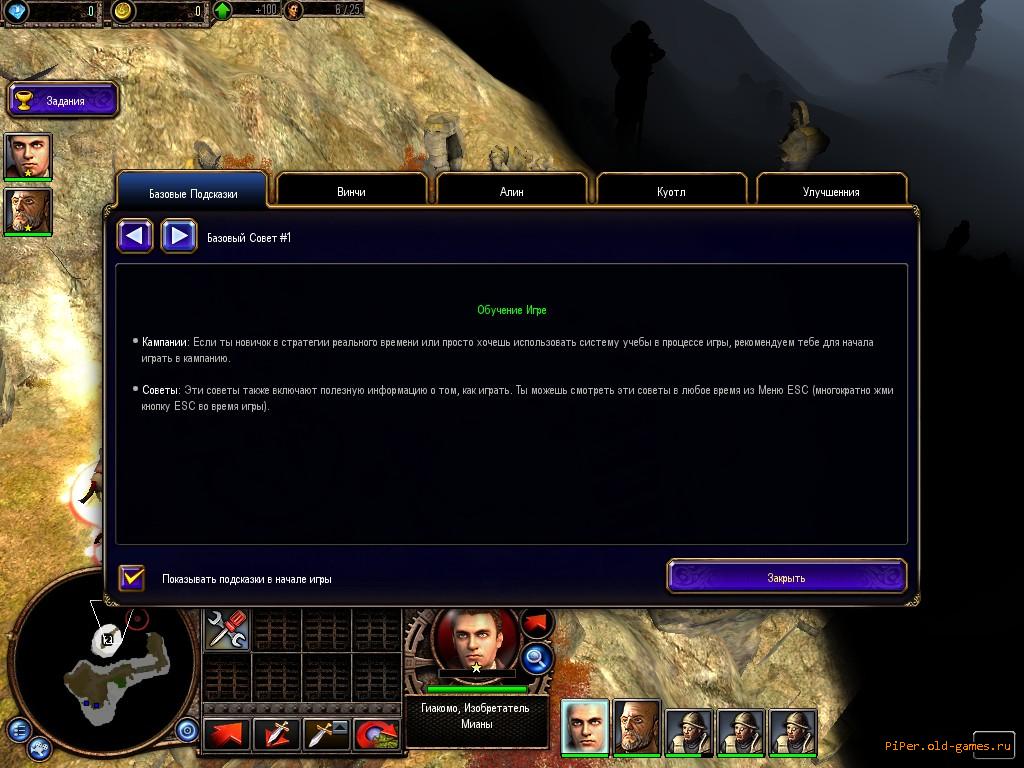1024x768 pixels.
Task: Advance to the next tip with right arrow
Action: (178, 237)
